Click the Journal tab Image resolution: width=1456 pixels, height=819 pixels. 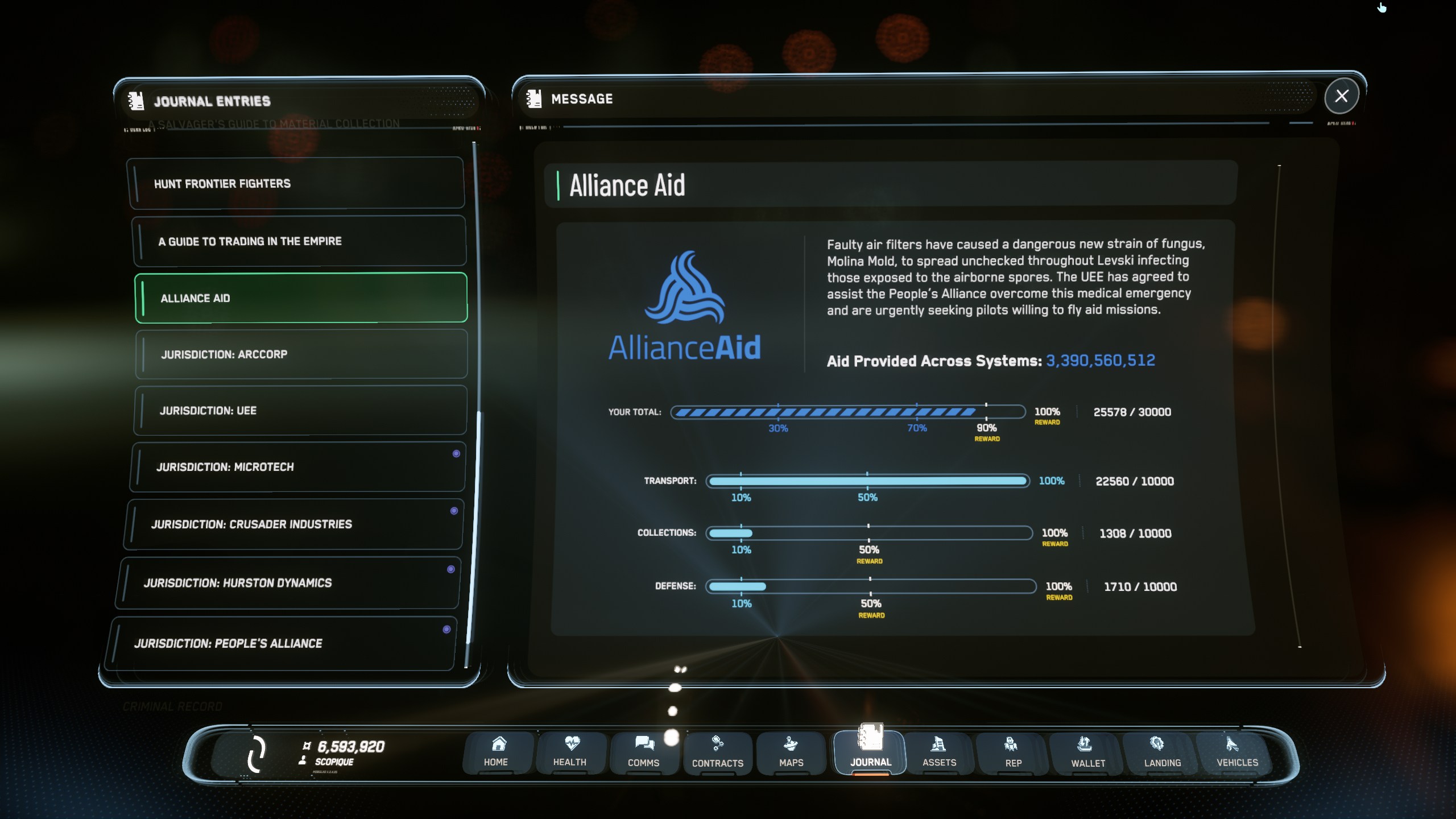pyautogui.click(x=870, y=752)
